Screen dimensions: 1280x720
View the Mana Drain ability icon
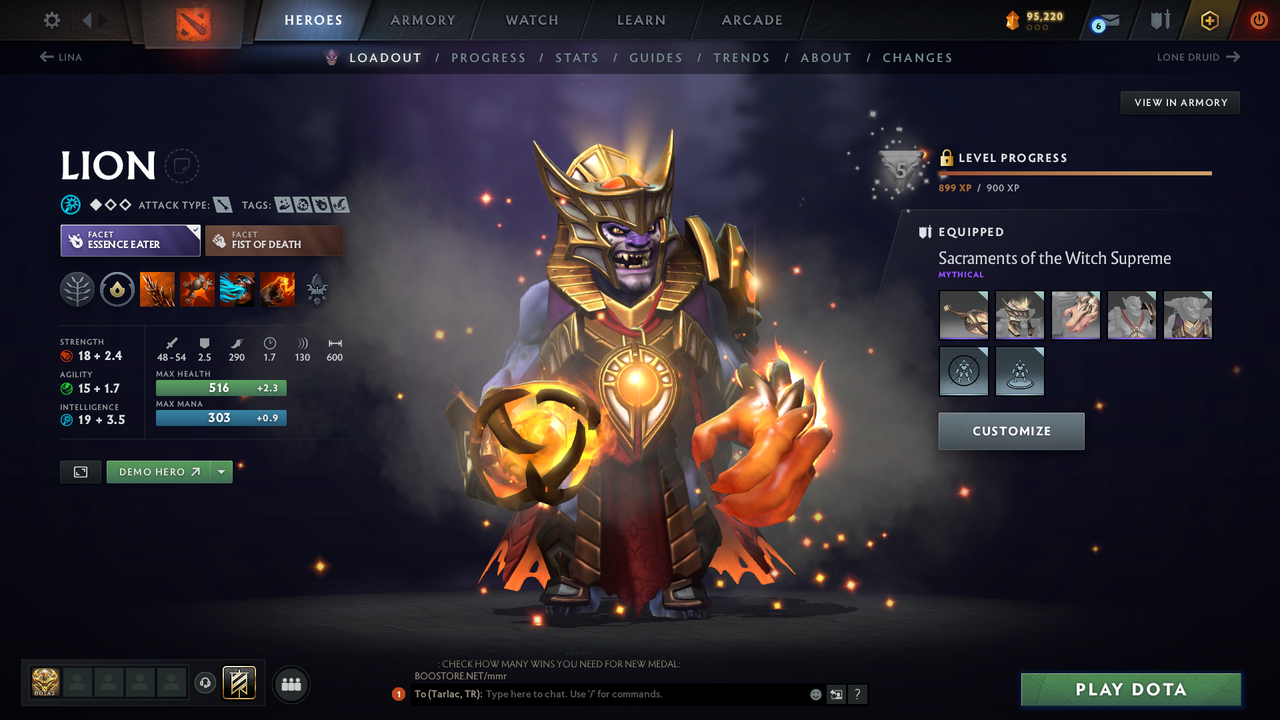click(x=237, y=289)
